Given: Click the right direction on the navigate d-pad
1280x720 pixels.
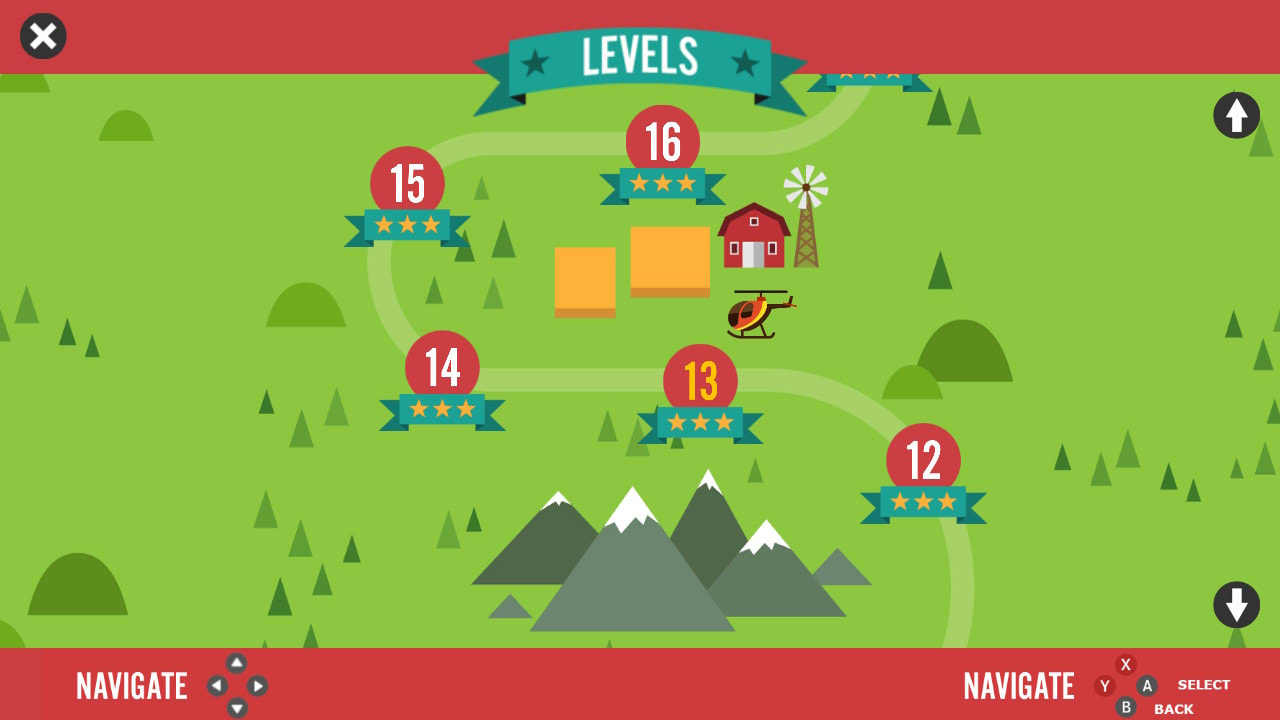Looking at the screenshot, I should [x=259, y=686].
